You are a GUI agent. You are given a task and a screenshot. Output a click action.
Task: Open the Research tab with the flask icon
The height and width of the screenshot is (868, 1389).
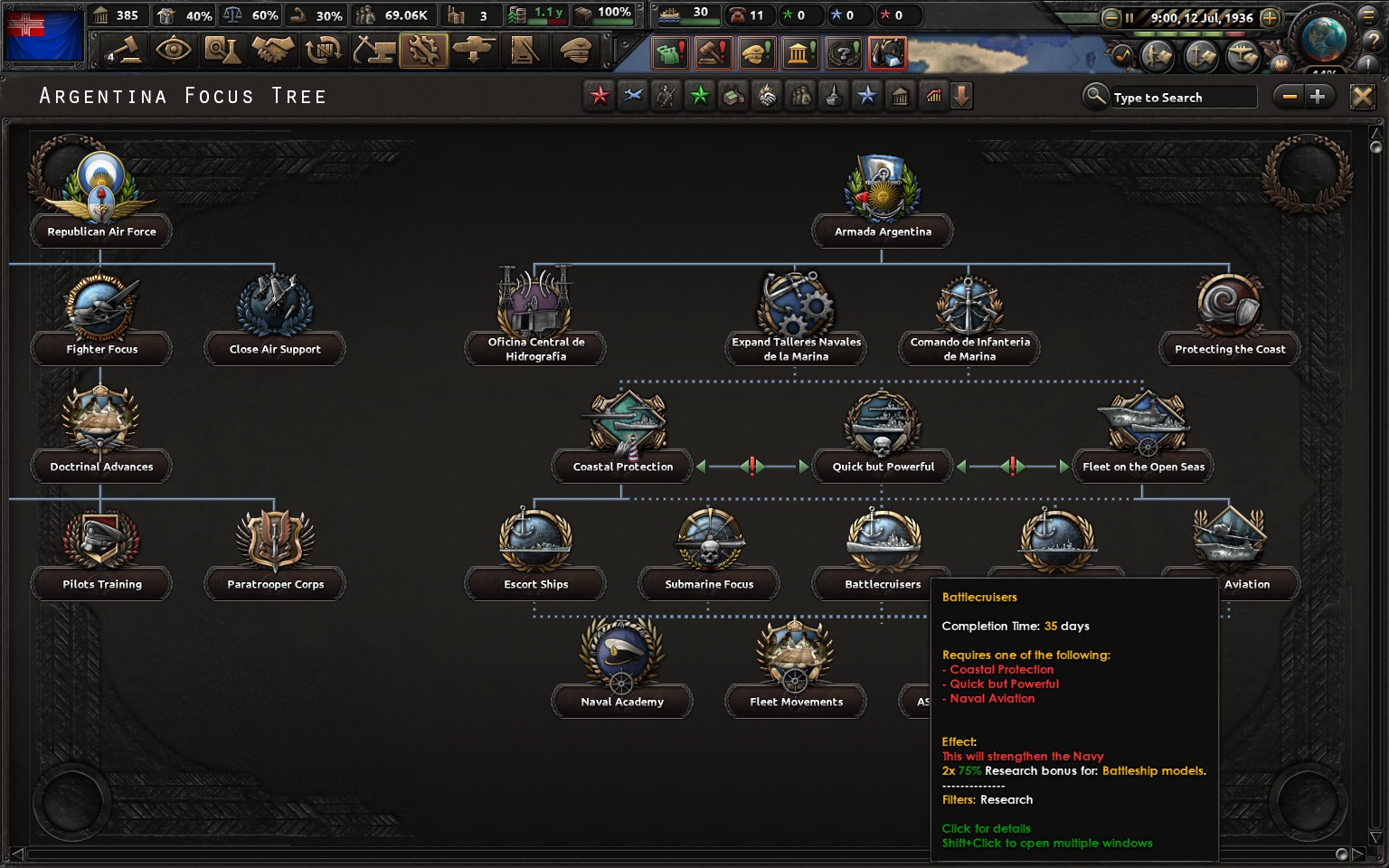(x=223, y=52)
